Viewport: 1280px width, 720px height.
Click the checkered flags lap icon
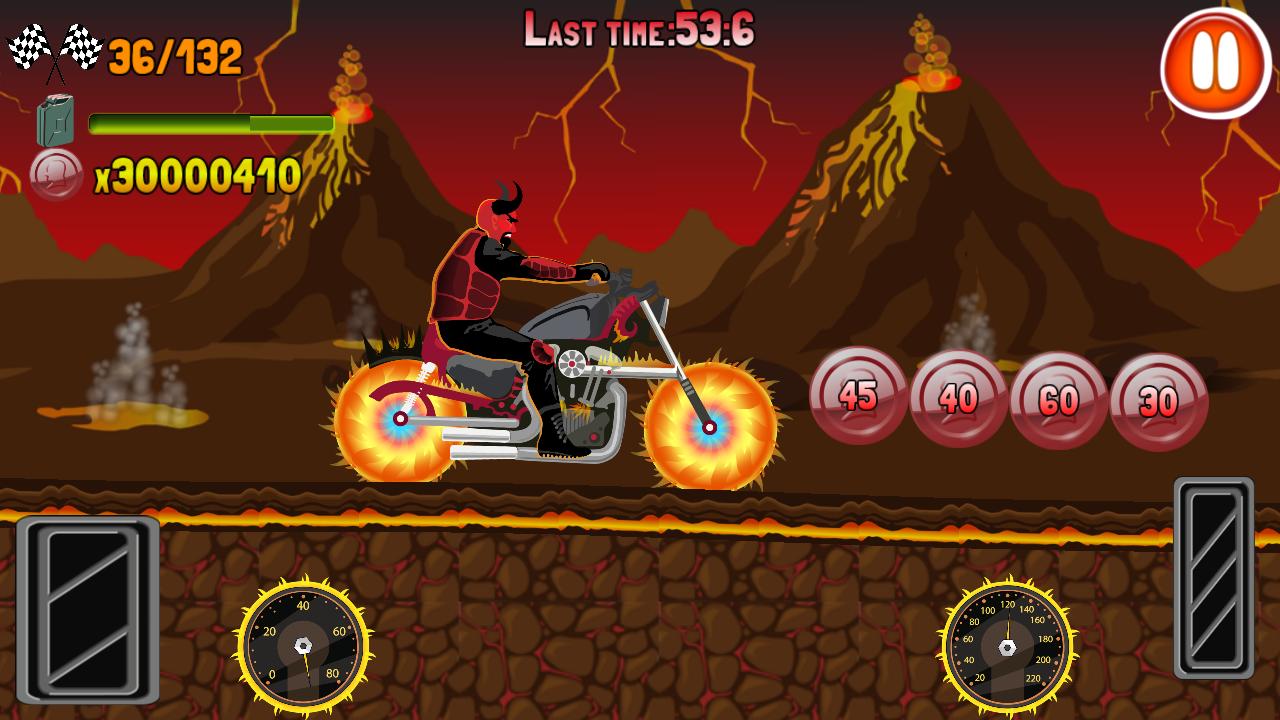point(55,48)
